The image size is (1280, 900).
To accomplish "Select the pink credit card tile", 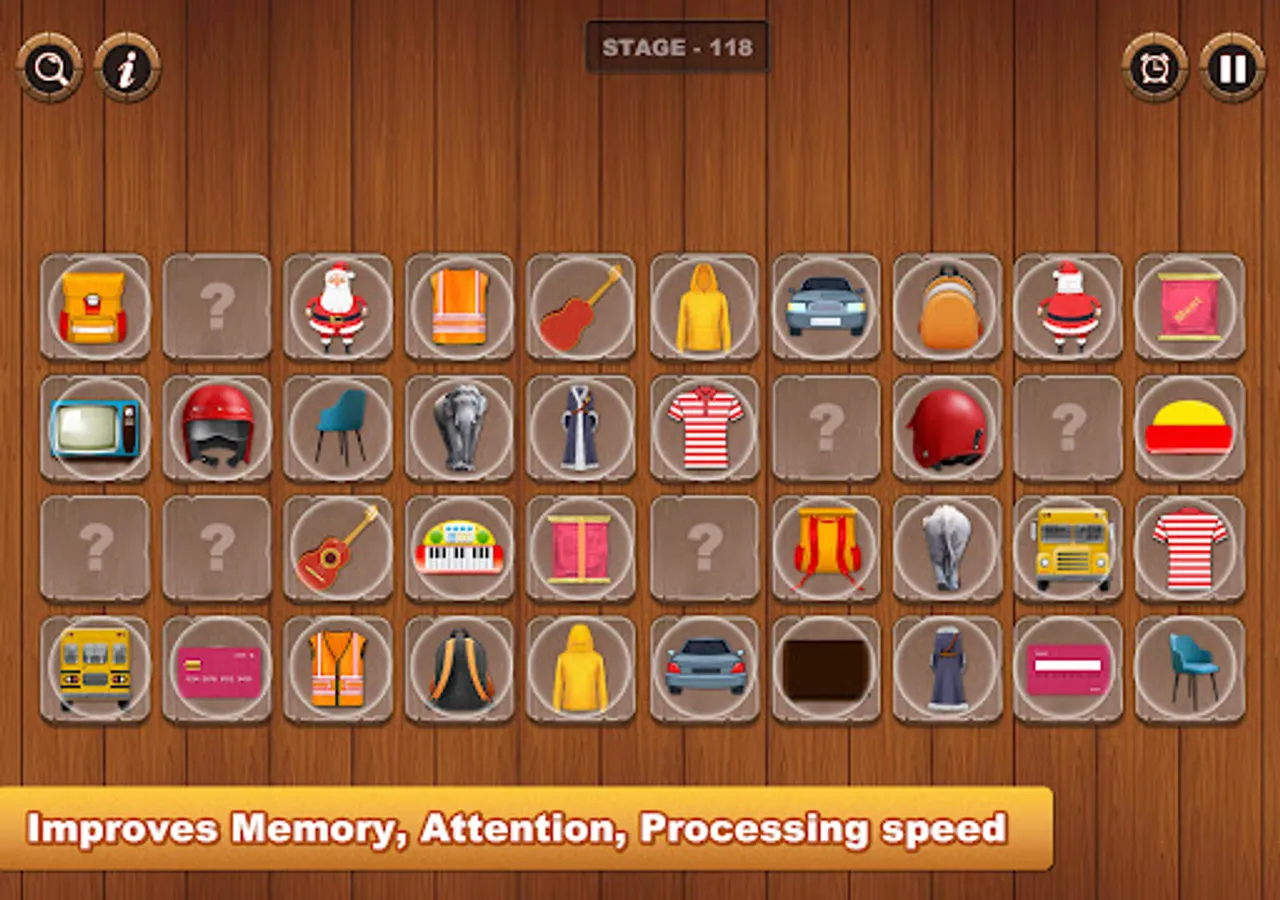I will 217,670.
